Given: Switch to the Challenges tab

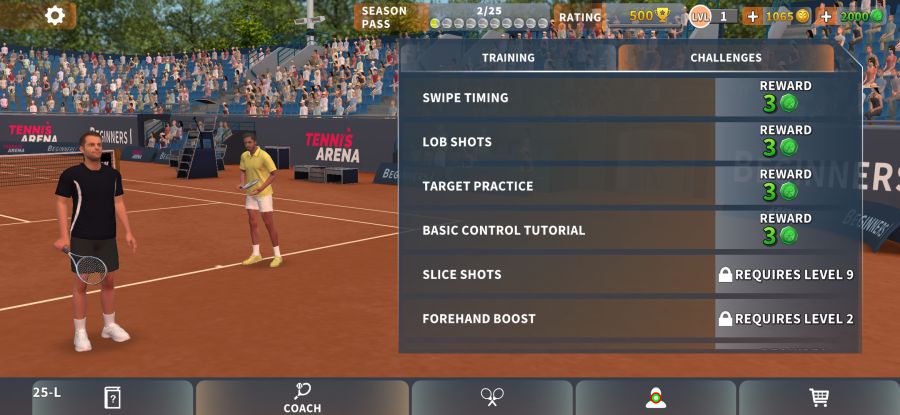Looking at the screenshot, I should [x=726, y=58].
